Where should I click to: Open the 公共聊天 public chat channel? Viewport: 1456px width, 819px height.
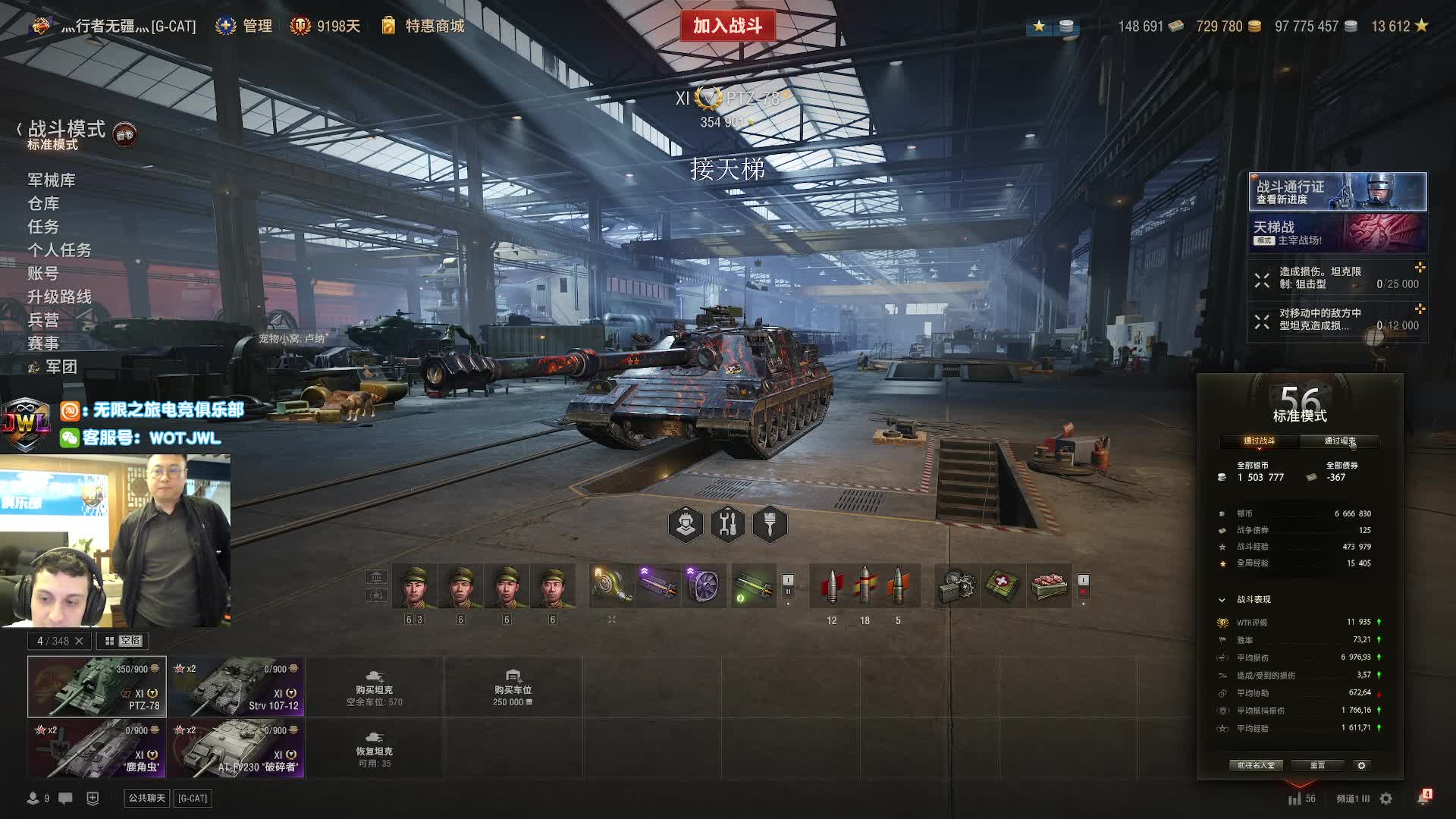(146, 798)
